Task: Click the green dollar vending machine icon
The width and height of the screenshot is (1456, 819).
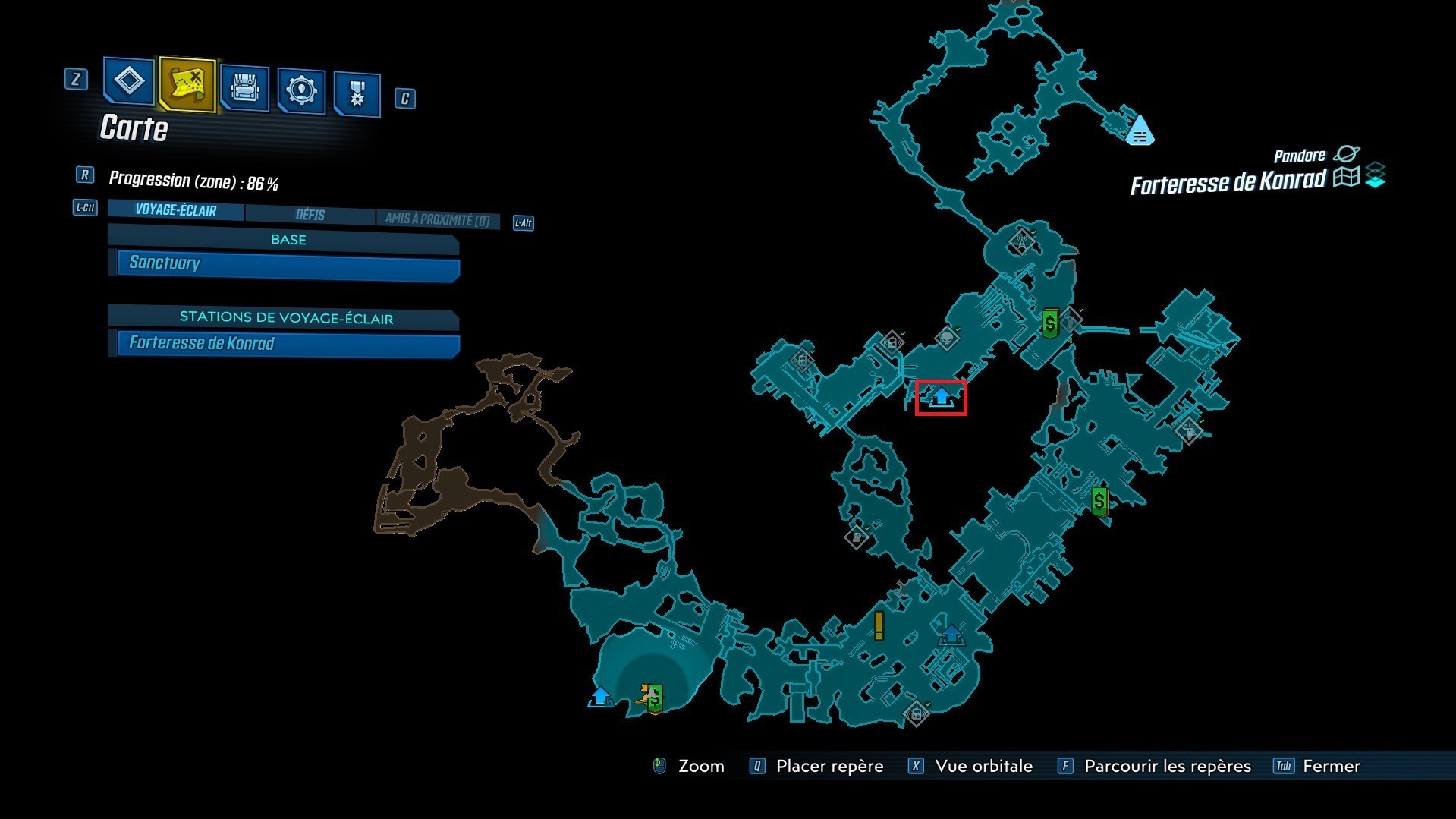Action: (1051, 325)
